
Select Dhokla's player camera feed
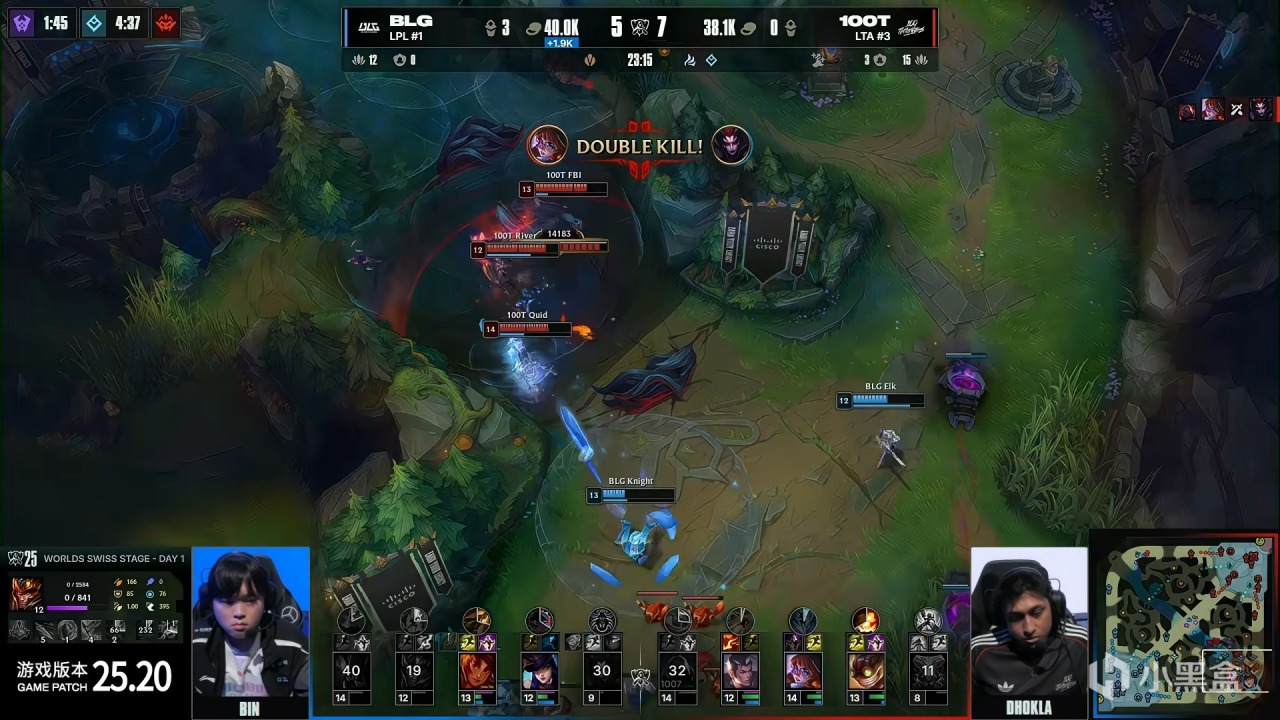pos(1029,625)
